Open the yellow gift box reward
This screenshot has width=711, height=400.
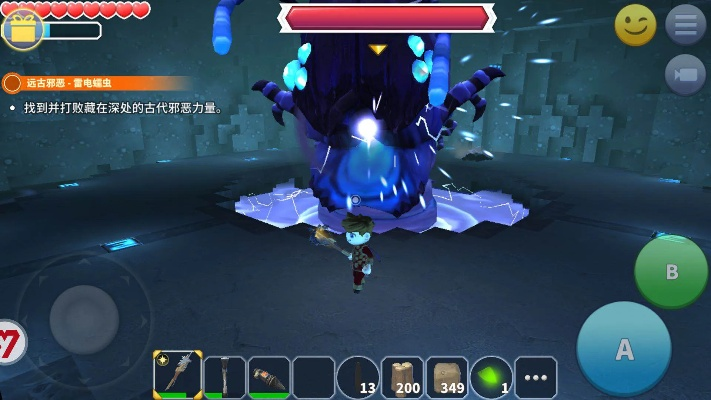[x=21, y=28]
